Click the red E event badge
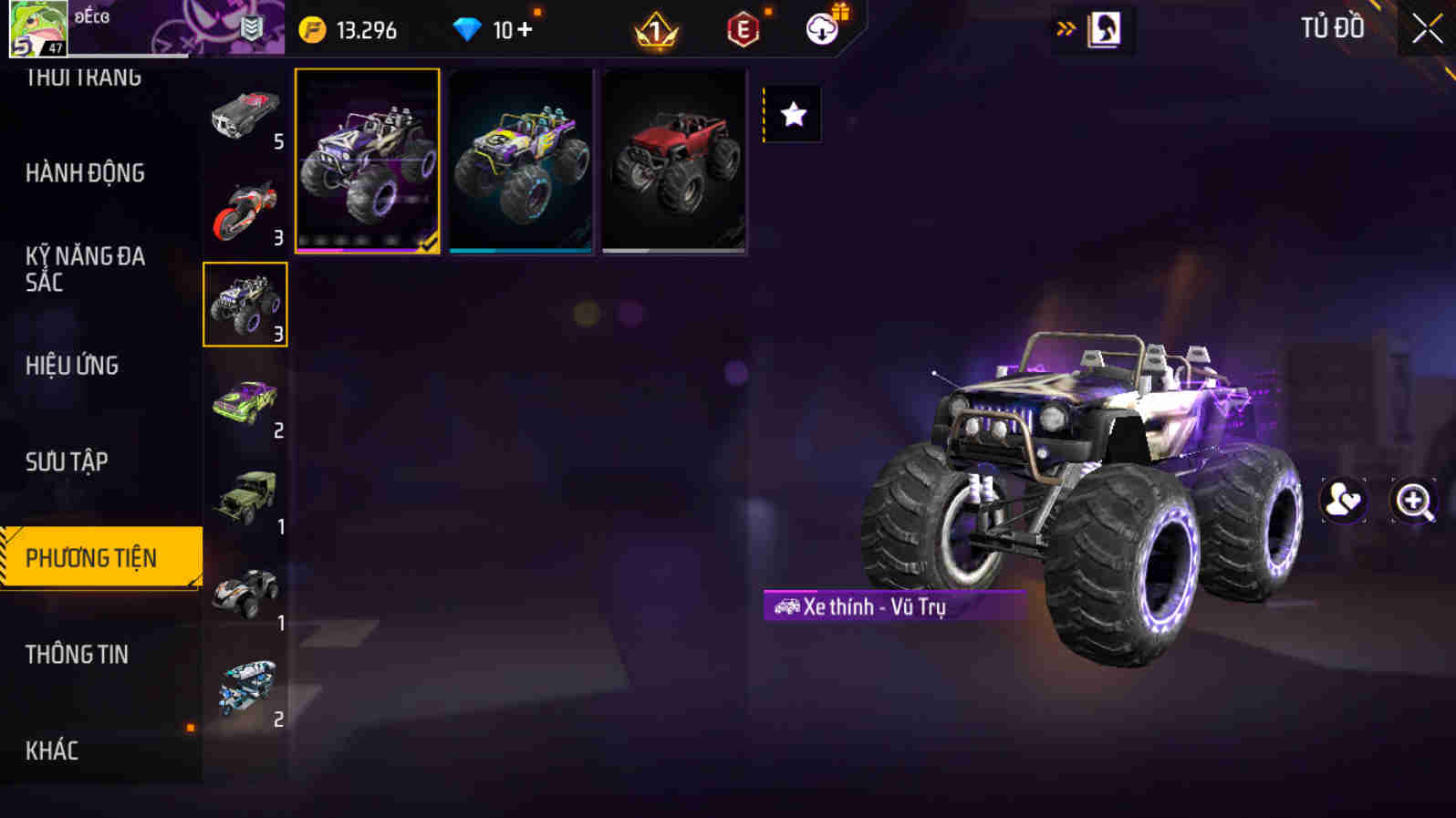 point(741,29)
